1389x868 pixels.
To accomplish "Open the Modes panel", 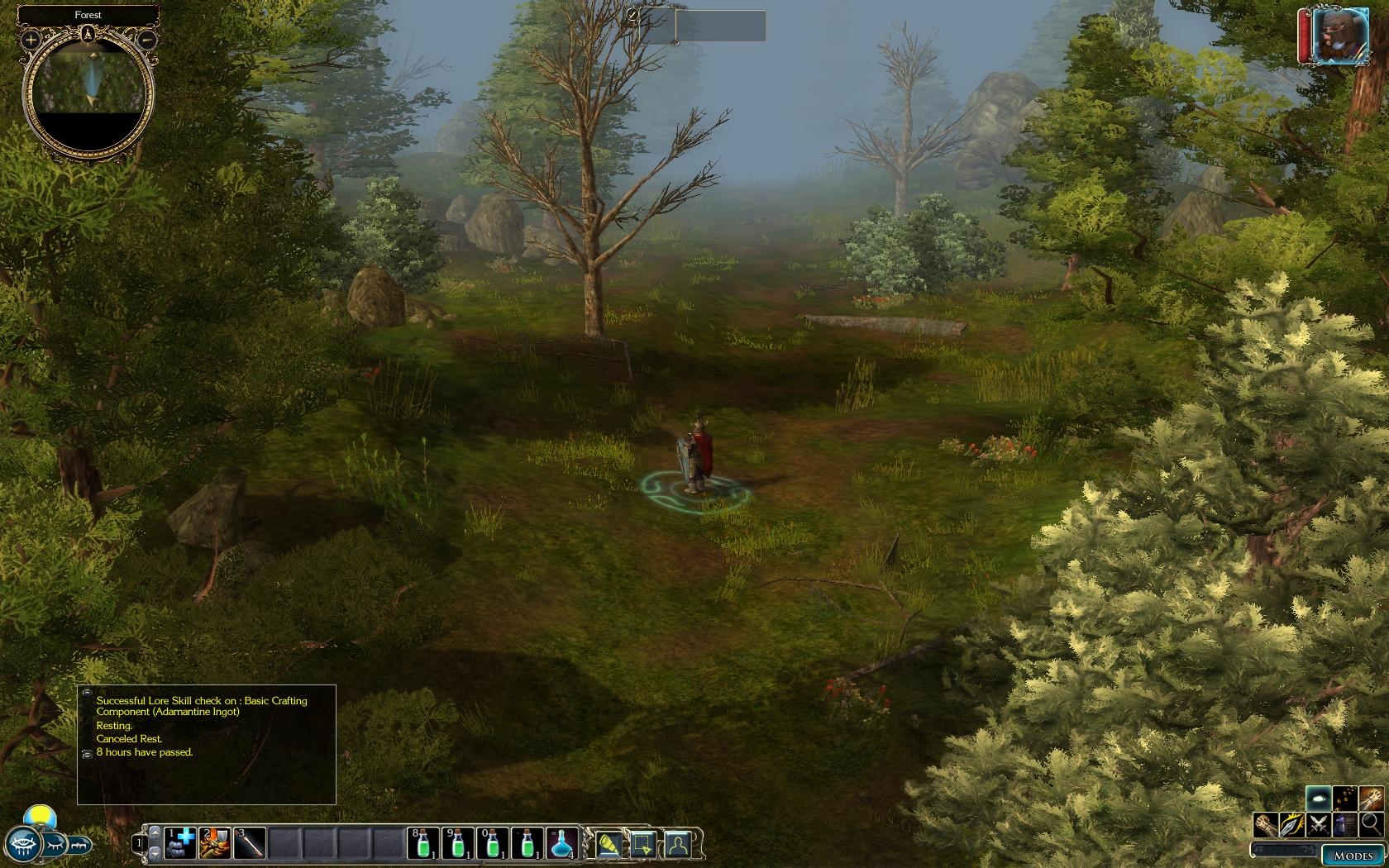I will pos(1353,856).
